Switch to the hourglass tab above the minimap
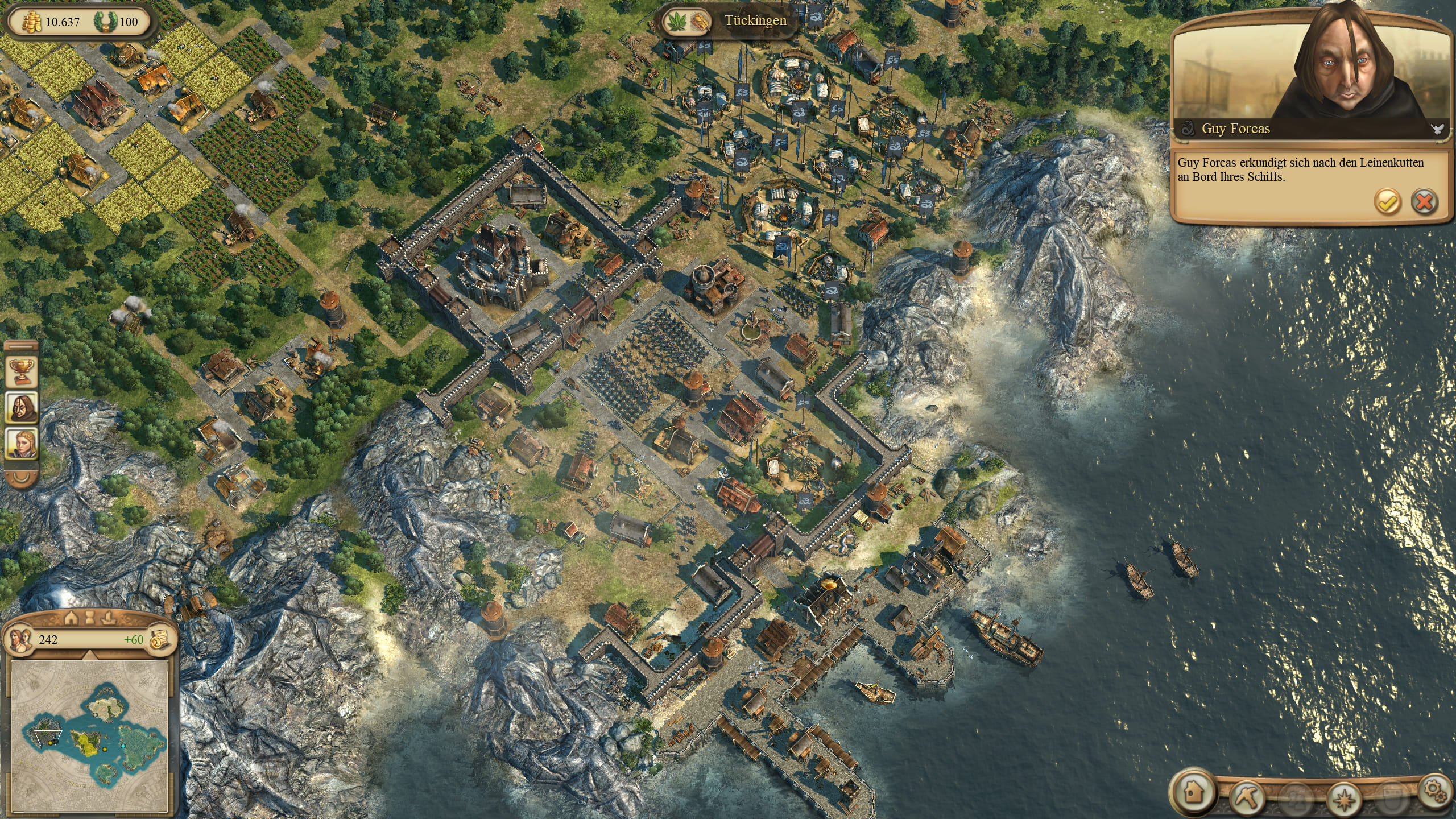 90,618
